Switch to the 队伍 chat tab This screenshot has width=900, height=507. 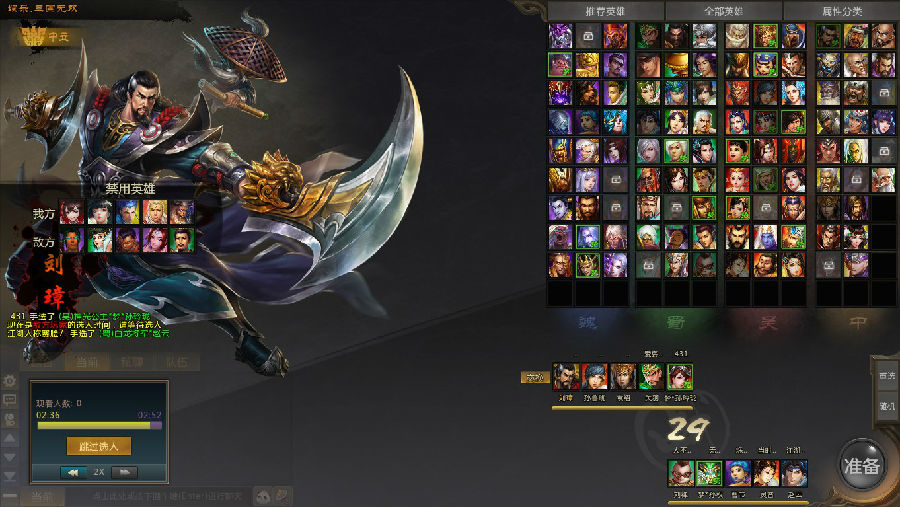[176, 362]
